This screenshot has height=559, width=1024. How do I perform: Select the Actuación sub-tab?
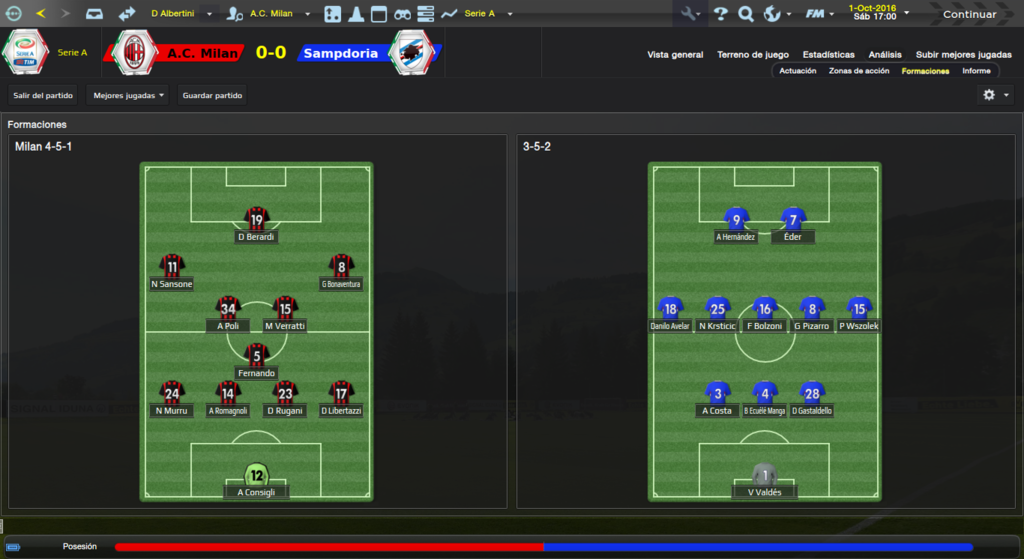click(x=798, y=71)
